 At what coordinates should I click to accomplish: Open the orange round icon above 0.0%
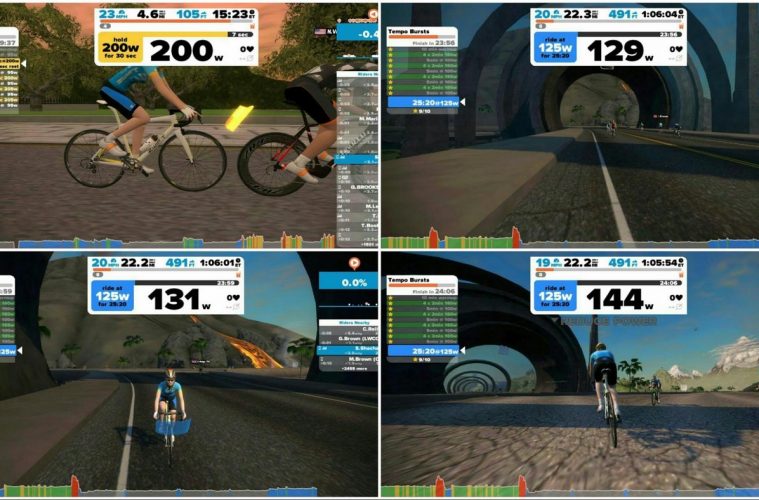pos(352,263)
